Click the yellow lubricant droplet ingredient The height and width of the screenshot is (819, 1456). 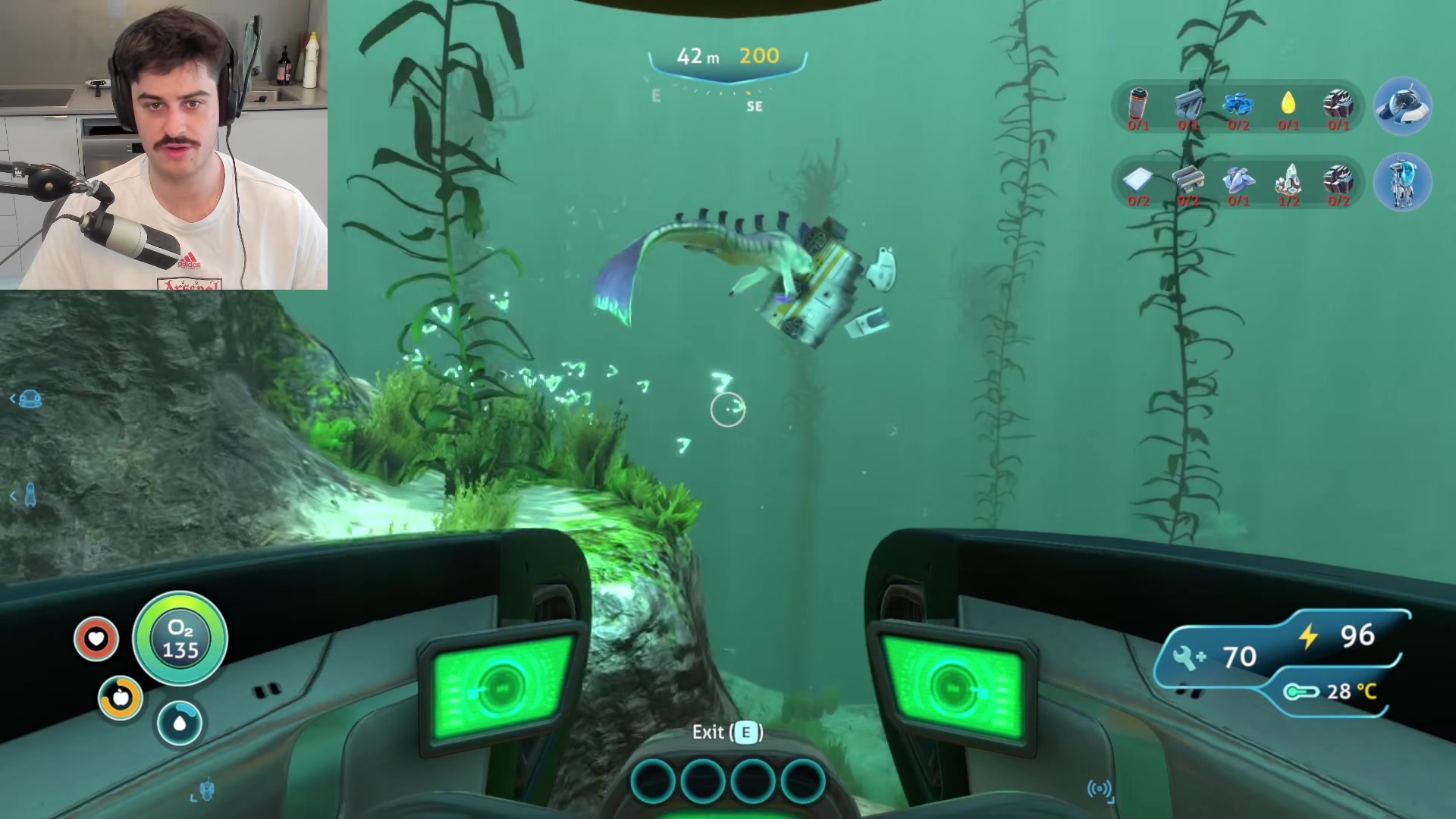pos(1288,103)
